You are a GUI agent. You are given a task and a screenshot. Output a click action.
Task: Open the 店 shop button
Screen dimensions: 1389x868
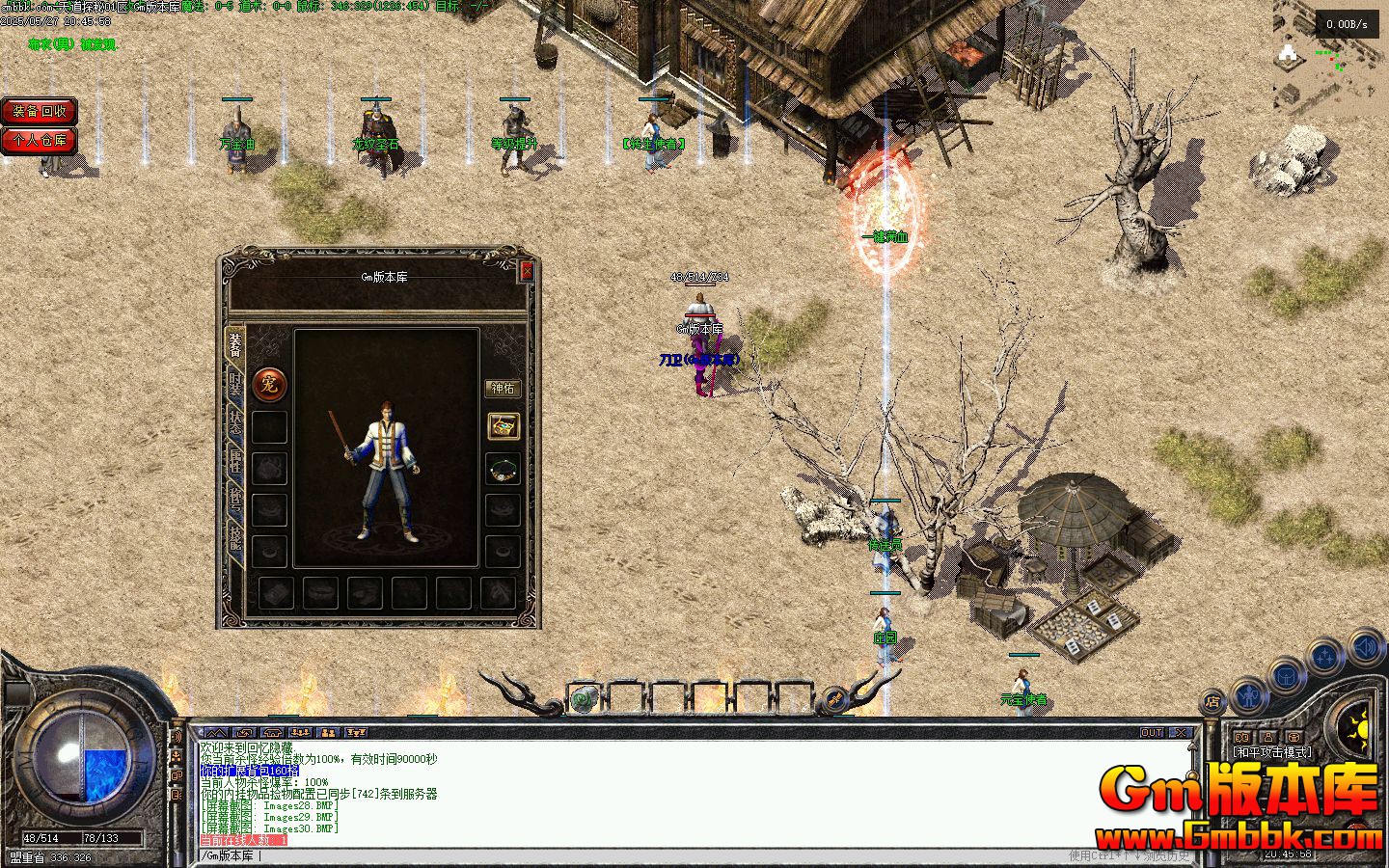tap(1214, 702)
